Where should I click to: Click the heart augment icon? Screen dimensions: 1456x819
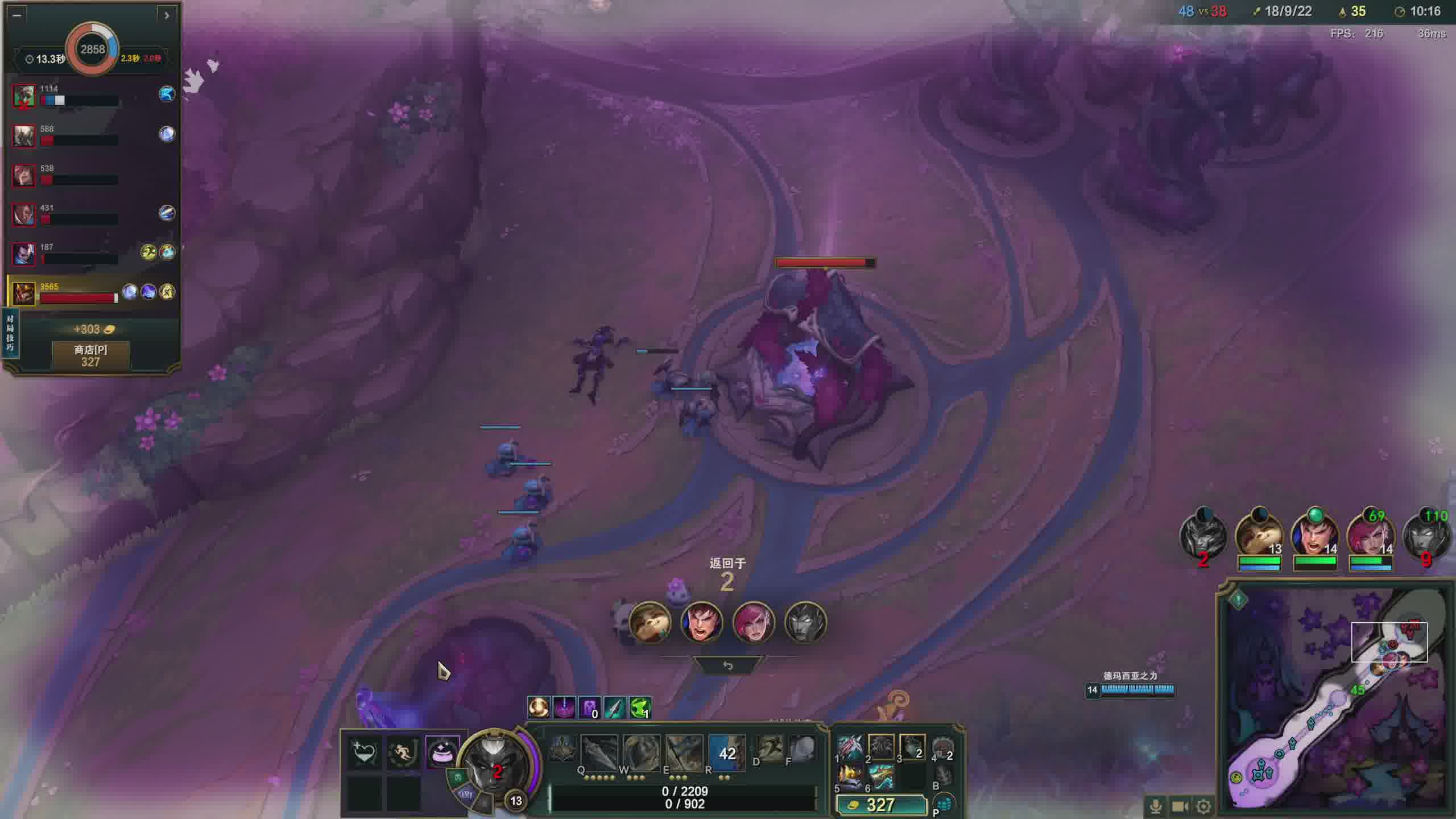[364, 753]
